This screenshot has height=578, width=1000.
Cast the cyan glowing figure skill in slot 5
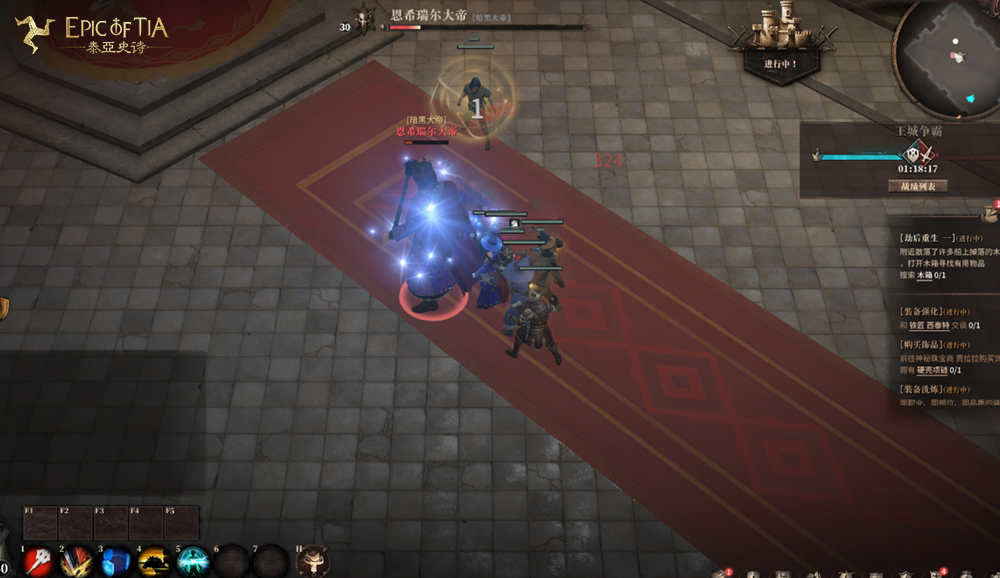[192, 561]
